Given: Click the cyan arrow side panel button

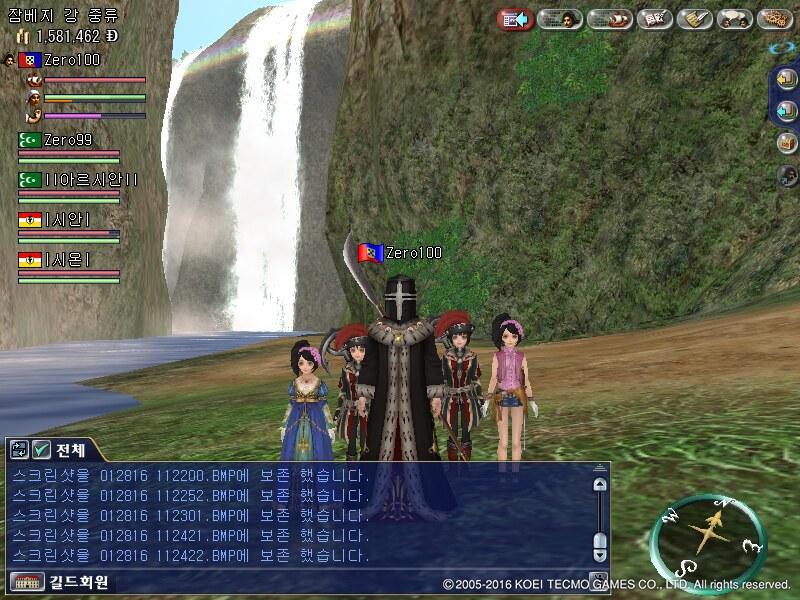Looking at the screenshot, I should (787, 110).
